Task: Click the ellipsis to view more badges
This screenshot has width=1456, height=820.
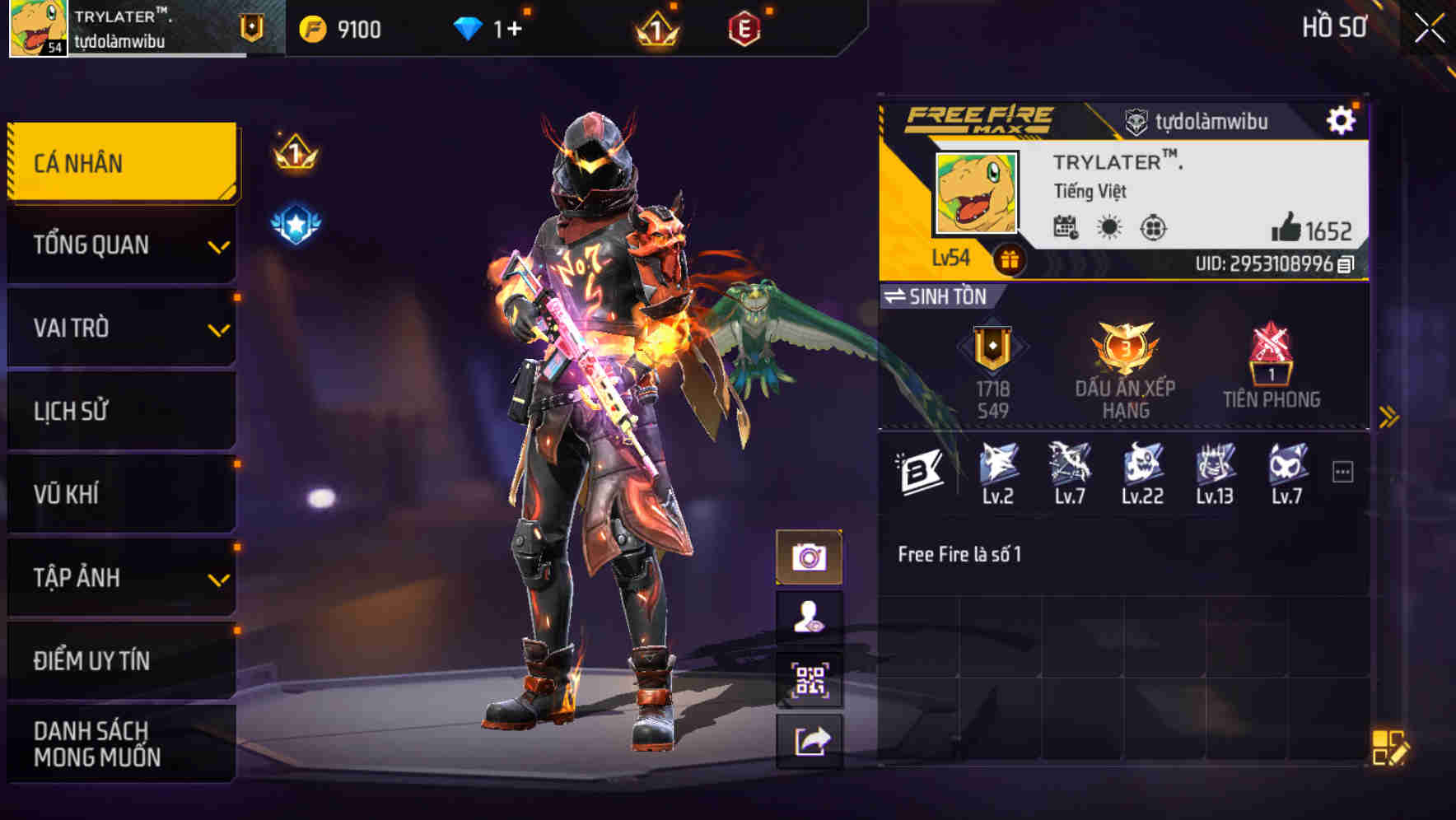Action: coord(1345,470)
